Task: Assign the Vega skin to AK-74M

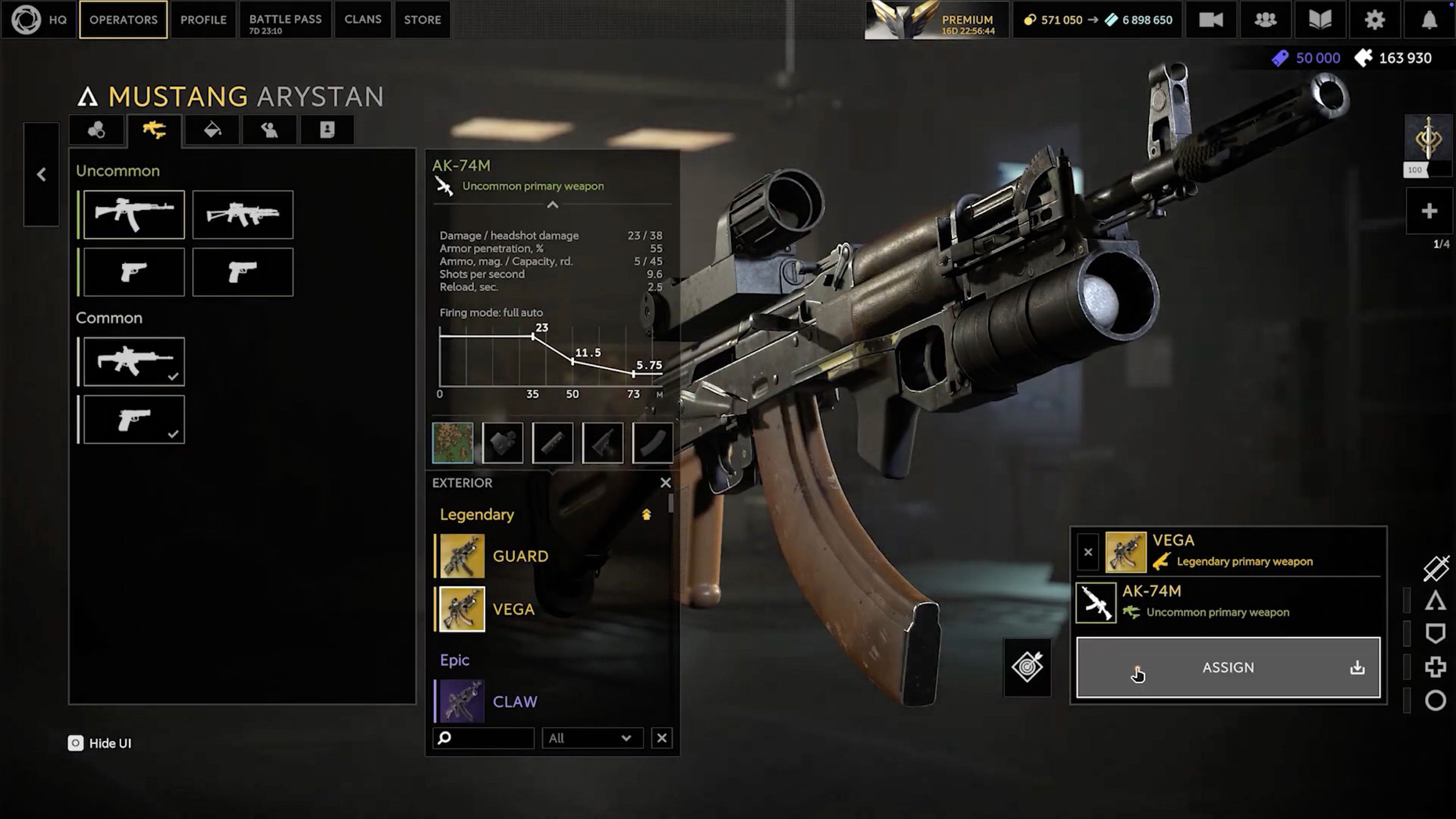Action: [x=1228, y=668]
